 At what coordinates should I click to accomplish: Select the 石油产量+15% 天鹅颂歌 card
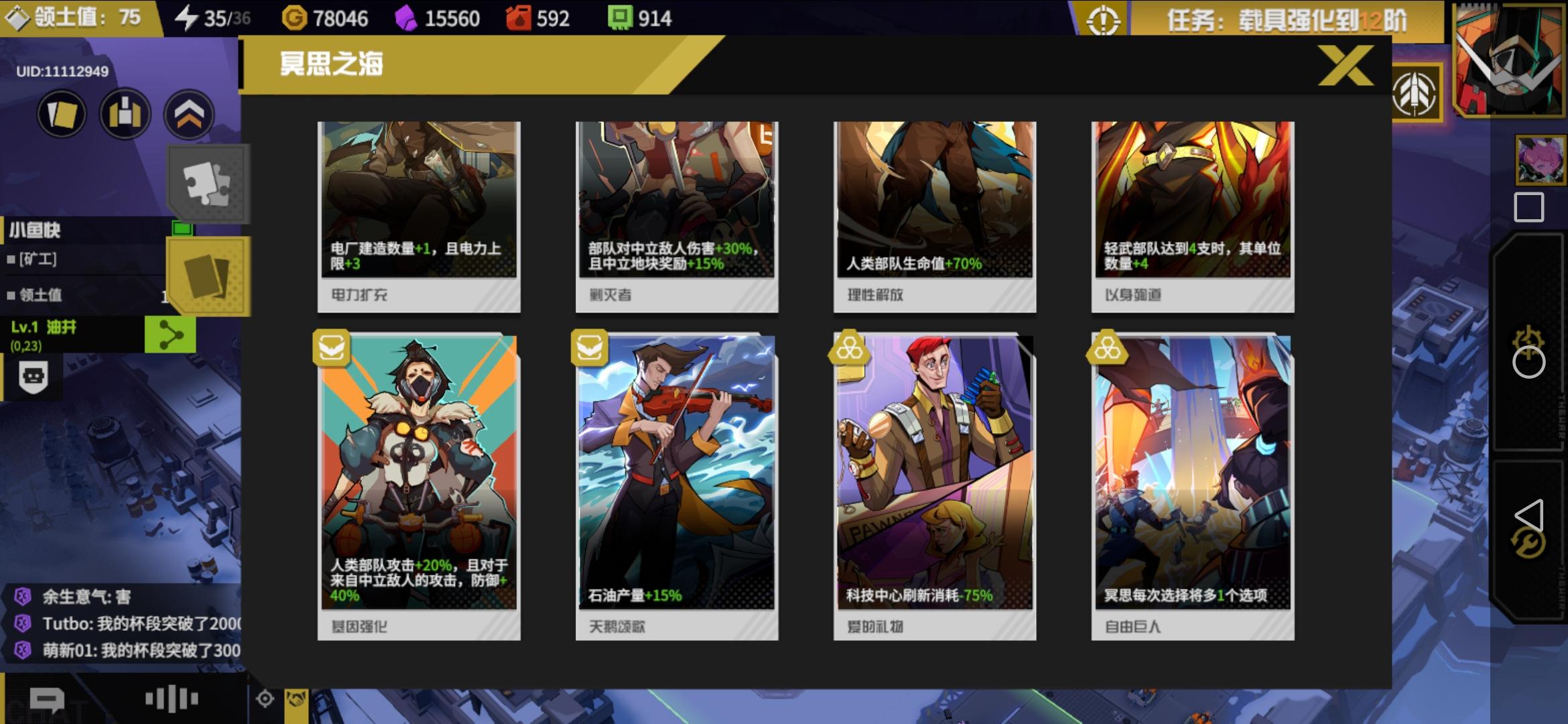(676, 483)
